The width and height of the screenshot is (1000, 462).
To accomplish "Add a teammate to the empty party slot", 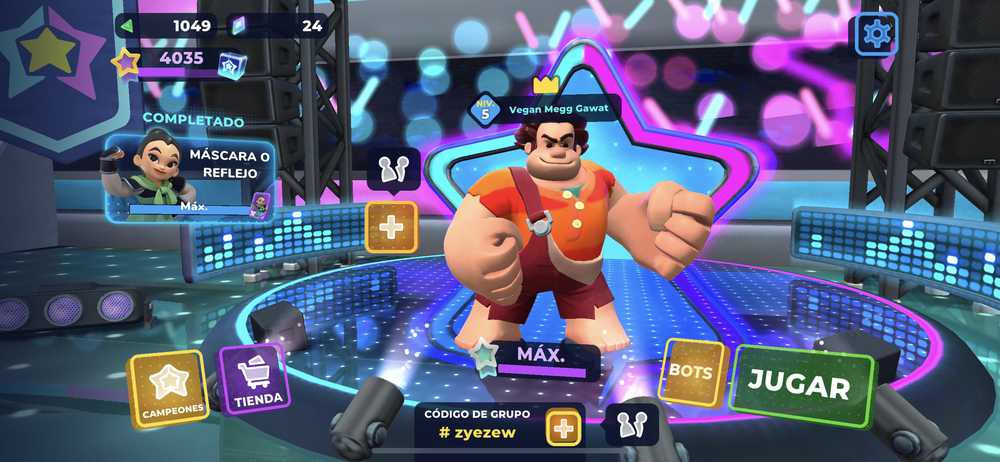I will (391, 227).
